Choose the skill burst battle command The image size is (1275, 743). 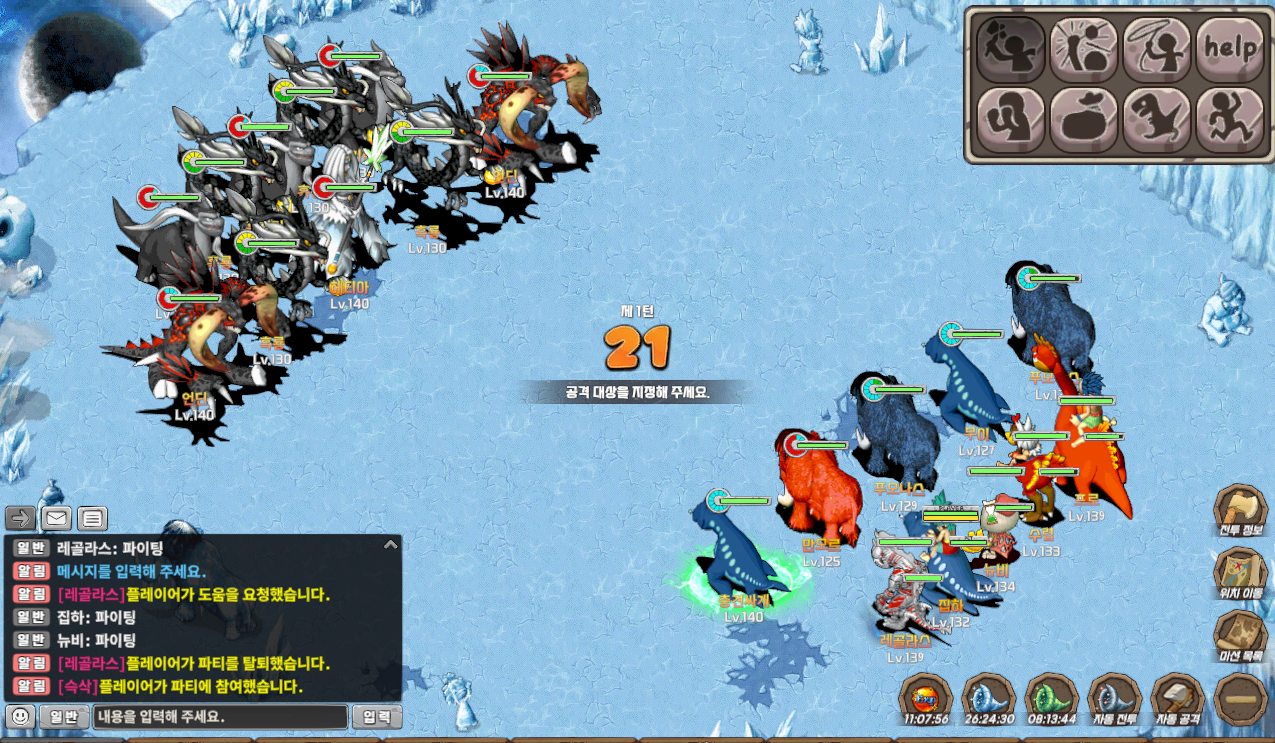click(1083, 49)
